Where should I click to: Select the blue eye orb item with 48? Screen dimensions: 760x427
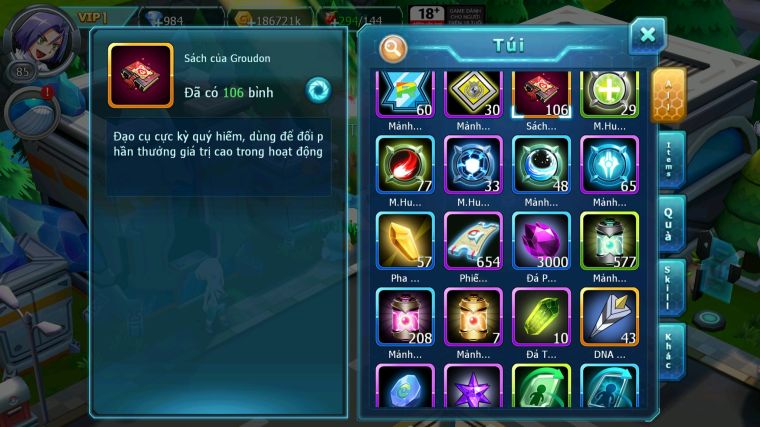(x=540, y=163)
